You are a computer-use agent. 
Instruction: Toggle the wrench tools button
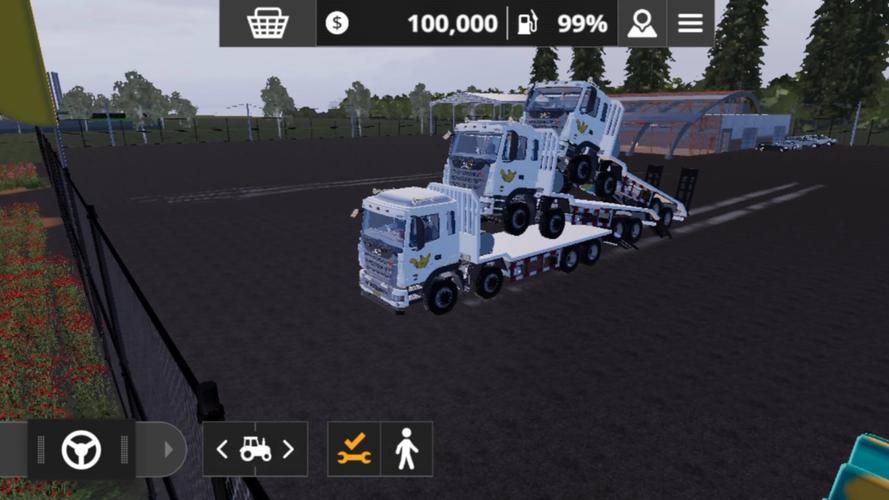pos(354,450)
